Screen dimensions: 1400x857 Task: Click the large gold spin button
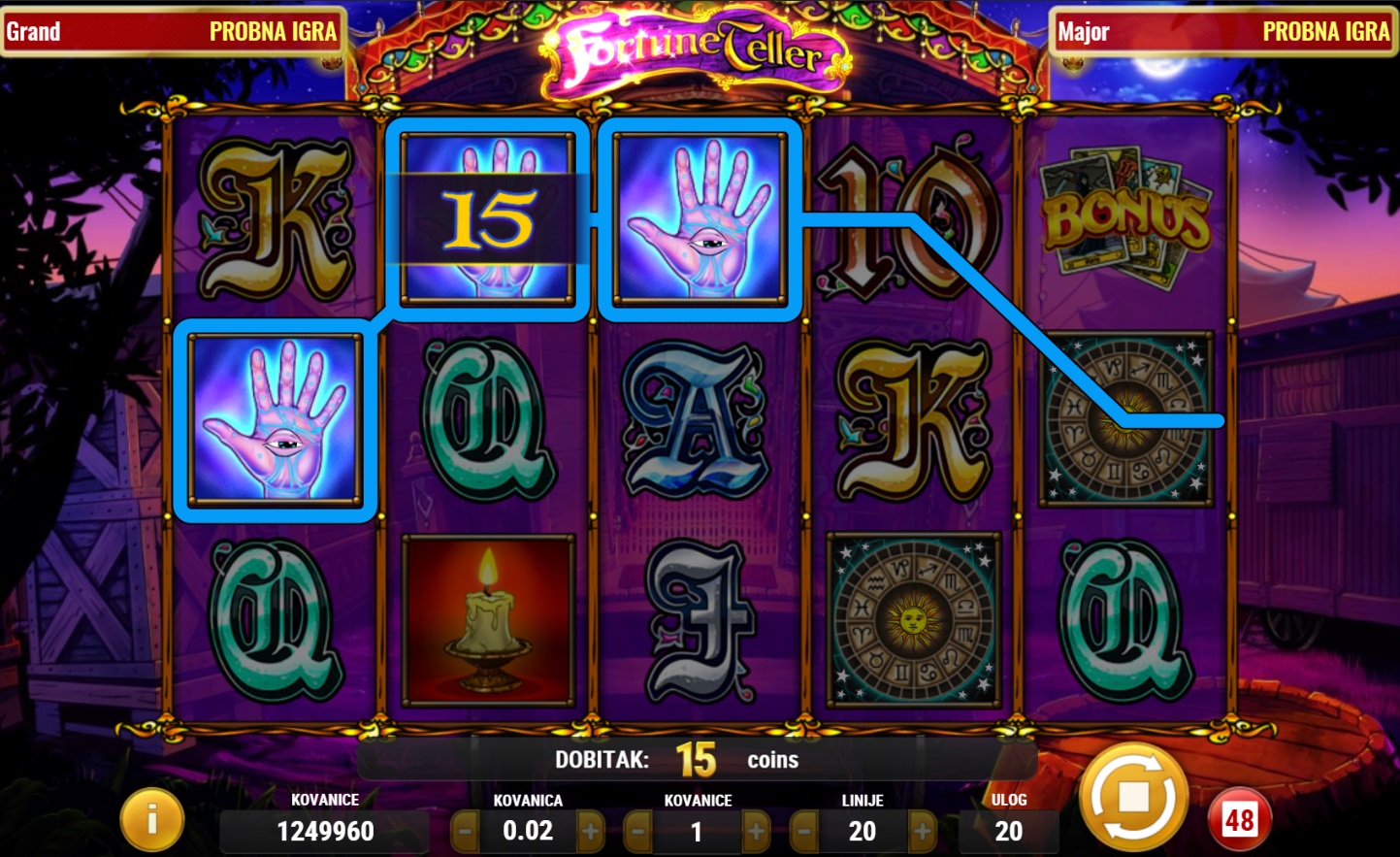(x=1133, y=797)
